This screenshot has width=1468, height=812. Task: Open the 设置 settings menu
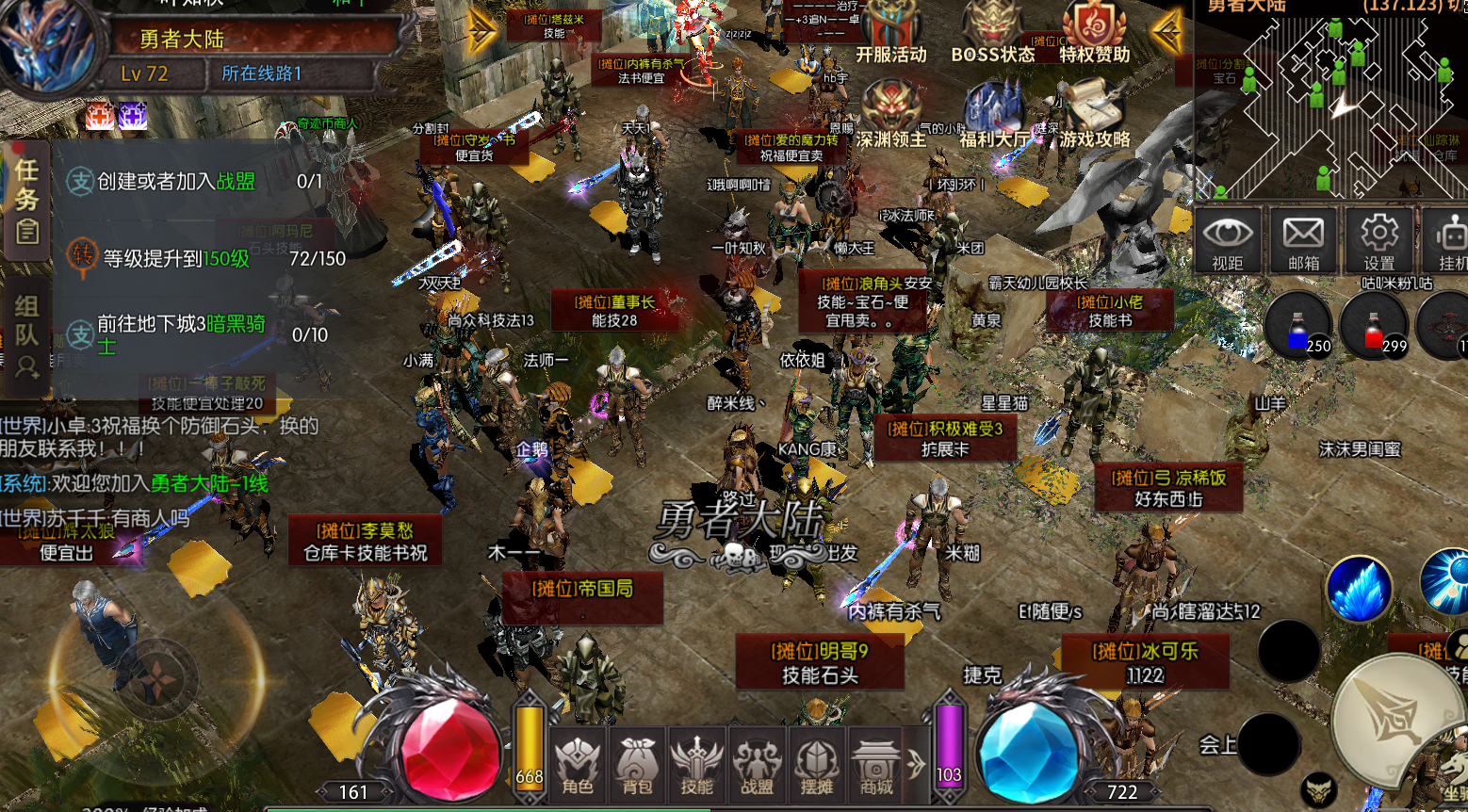click(1378, 241)
